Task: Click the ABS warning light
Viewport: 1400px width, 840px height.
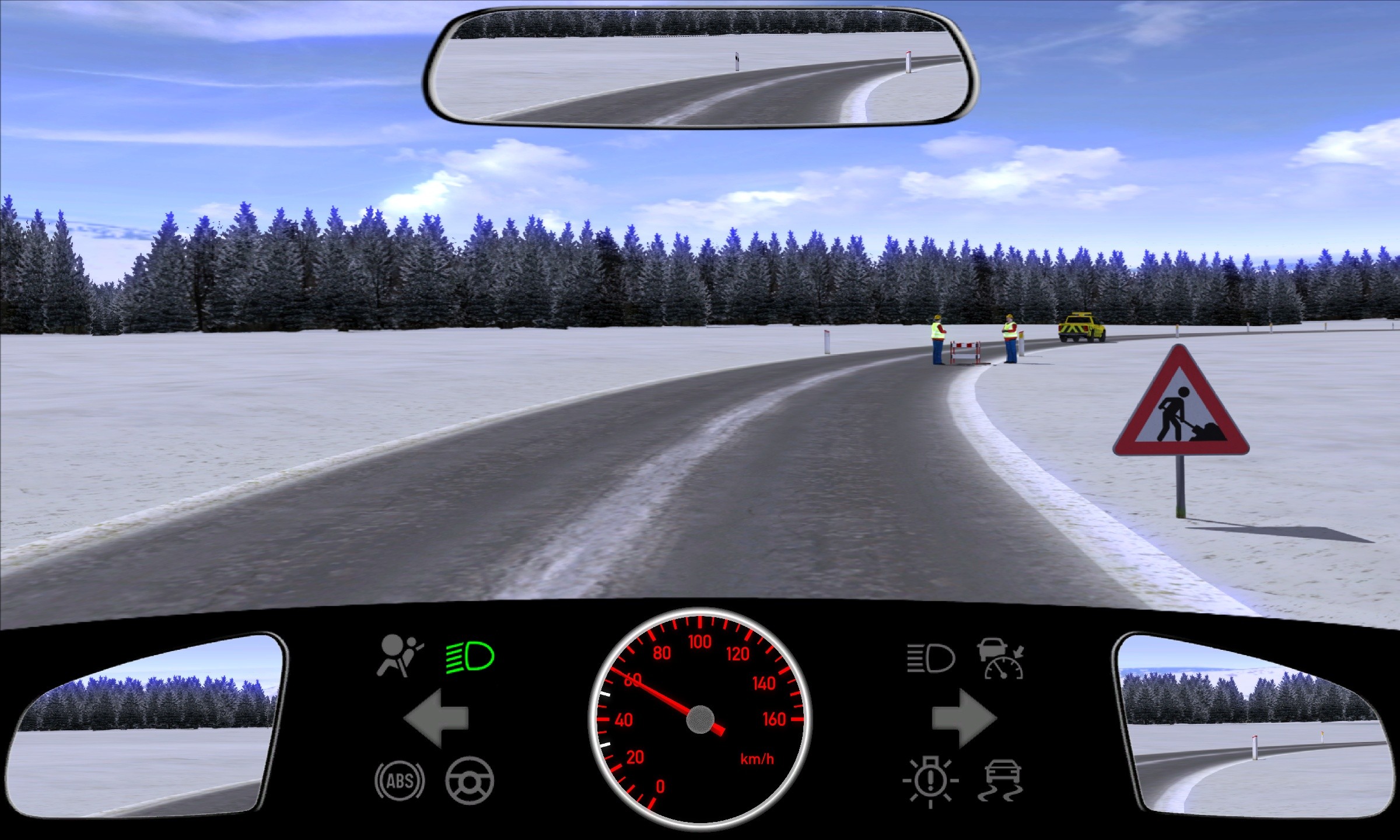Action: coord(400,780)
